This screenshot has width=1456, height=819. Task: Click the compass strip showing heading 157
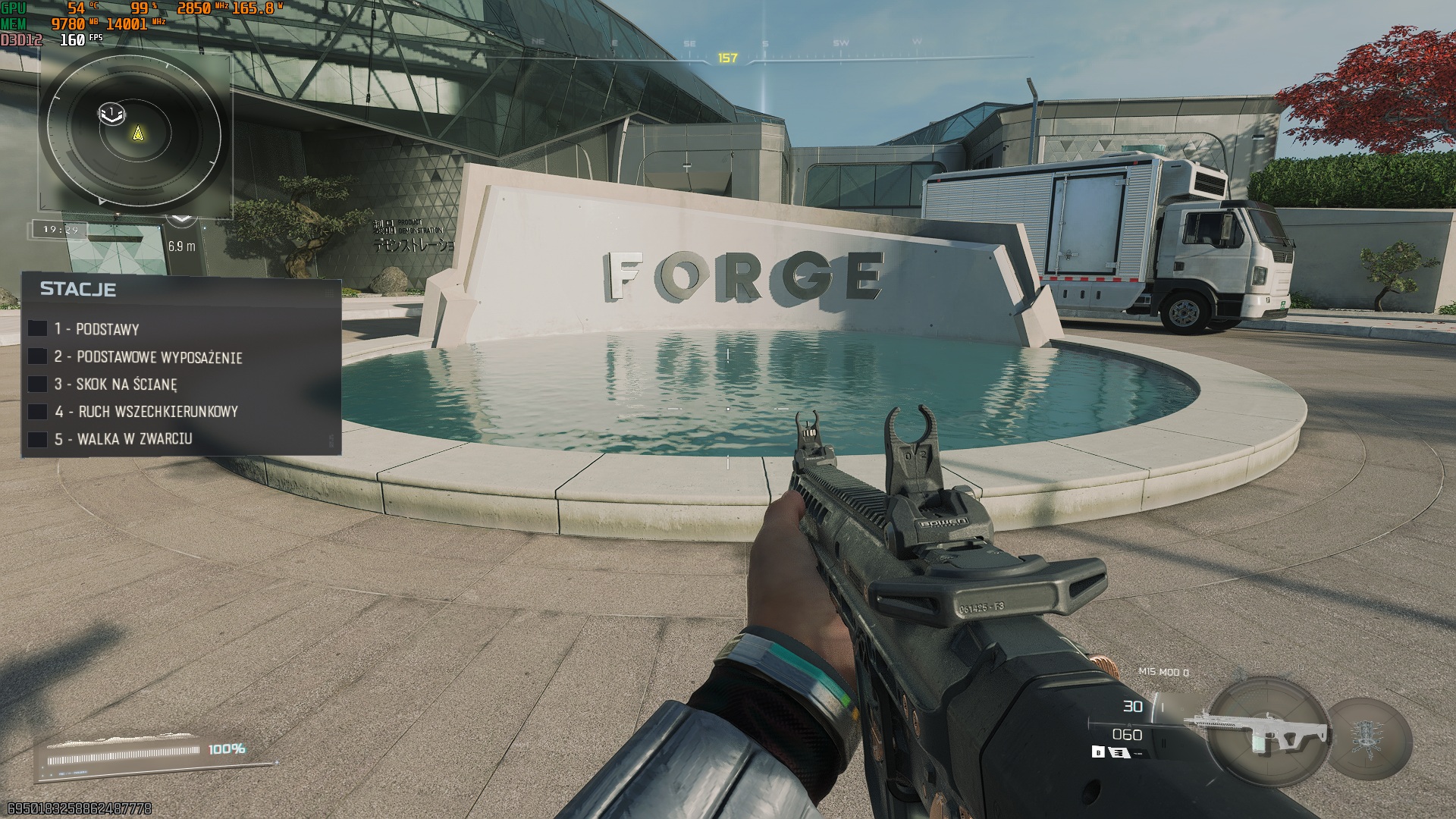pyautogui.click(x=727, y=58)
